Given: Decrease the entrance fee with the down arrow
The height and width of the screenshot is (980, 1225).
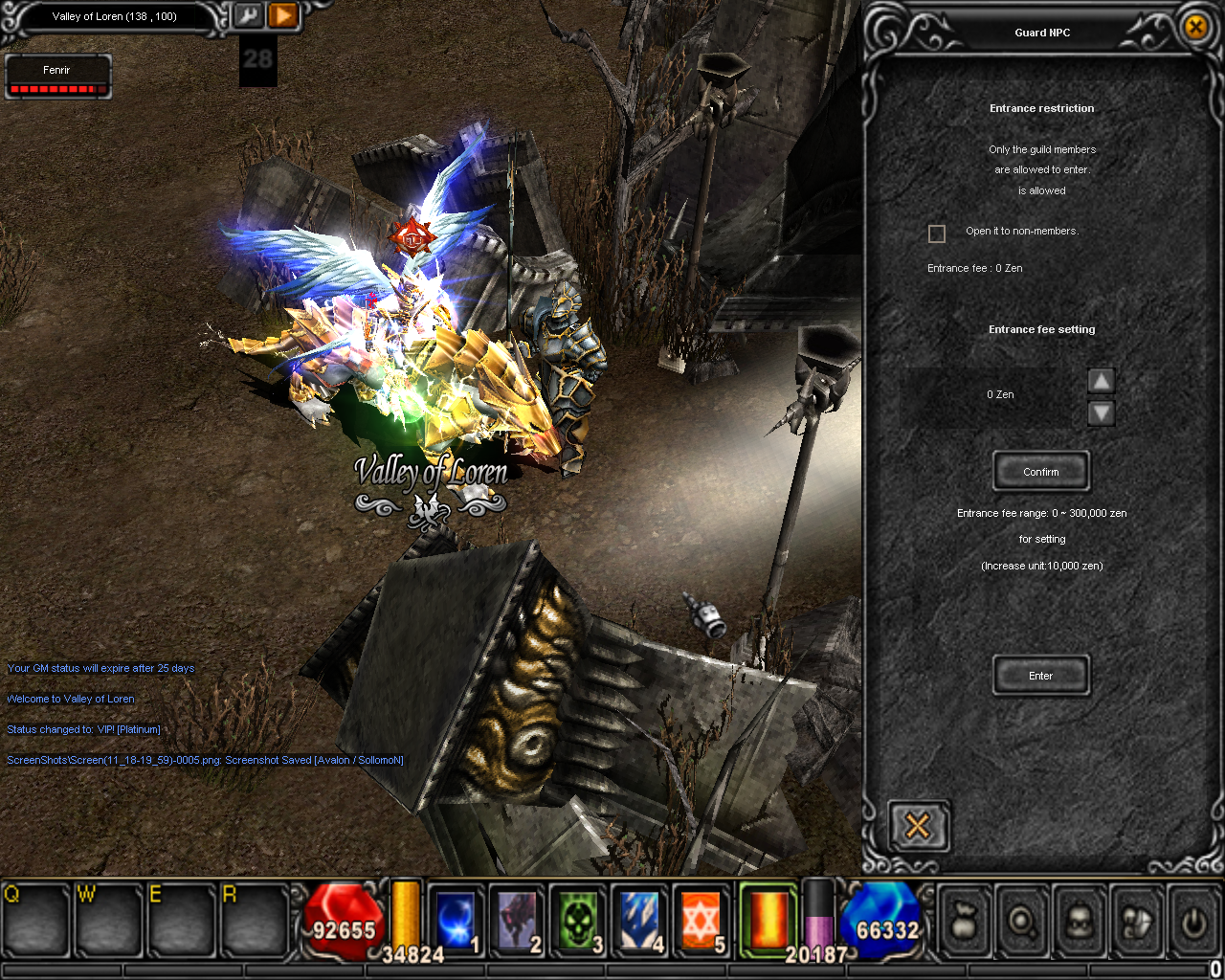Looking at the screenshot, I should click(1102, 412).
